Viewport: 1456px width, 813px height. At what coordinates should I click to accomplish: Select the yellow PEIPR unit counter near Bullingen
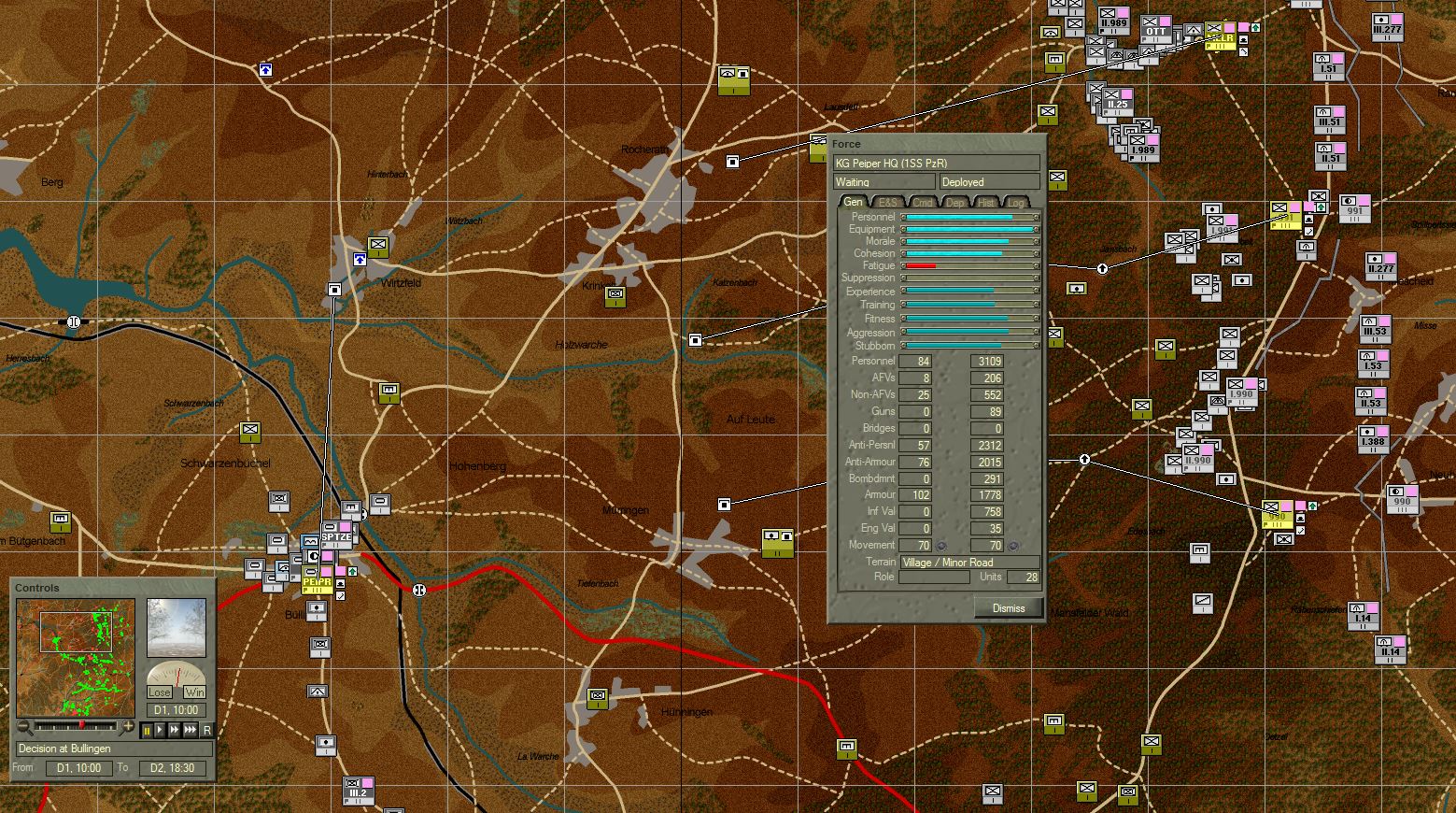coord(317,580)
